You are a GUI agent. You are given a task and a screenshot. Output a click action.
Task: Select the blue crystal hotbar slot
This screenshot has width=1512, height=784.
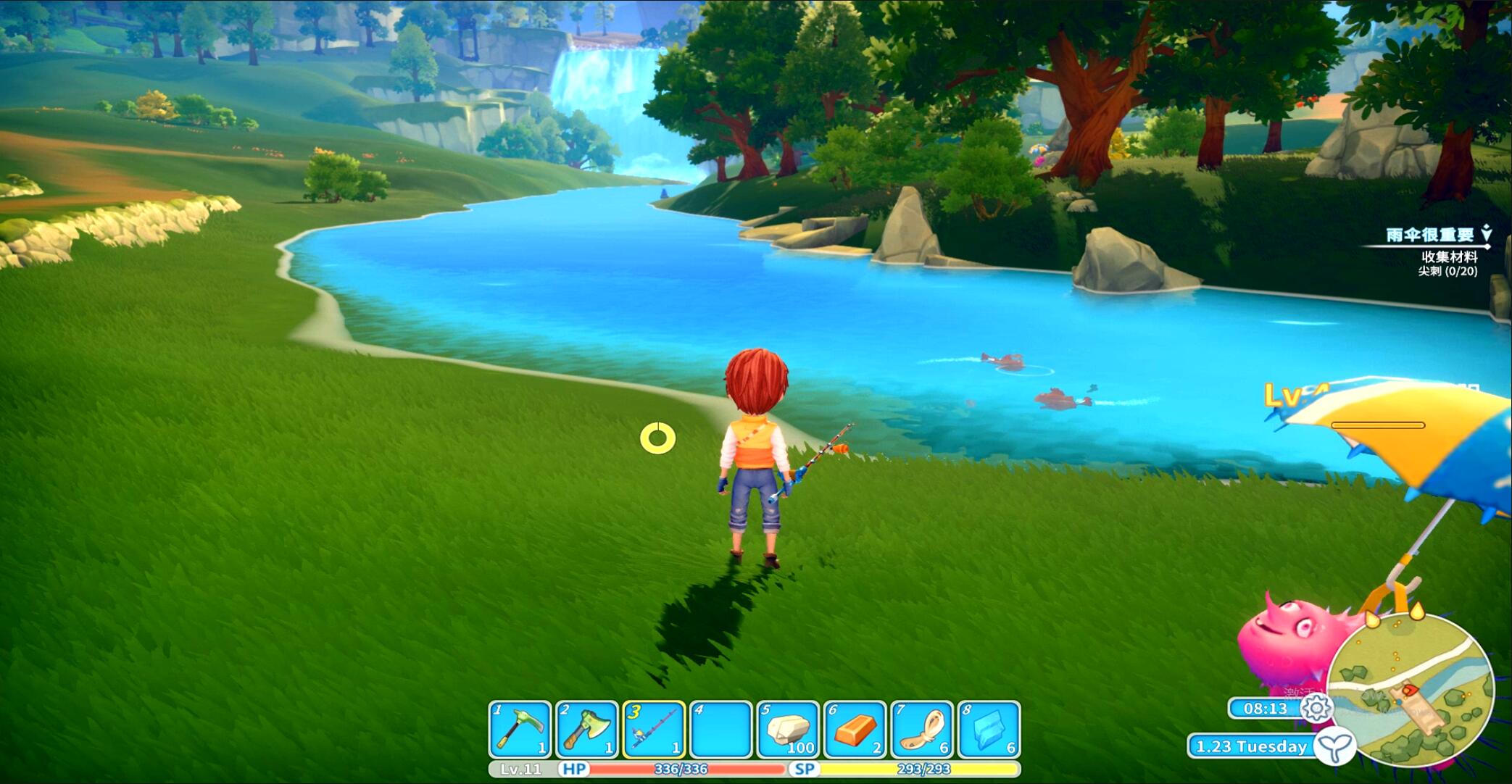989,729
